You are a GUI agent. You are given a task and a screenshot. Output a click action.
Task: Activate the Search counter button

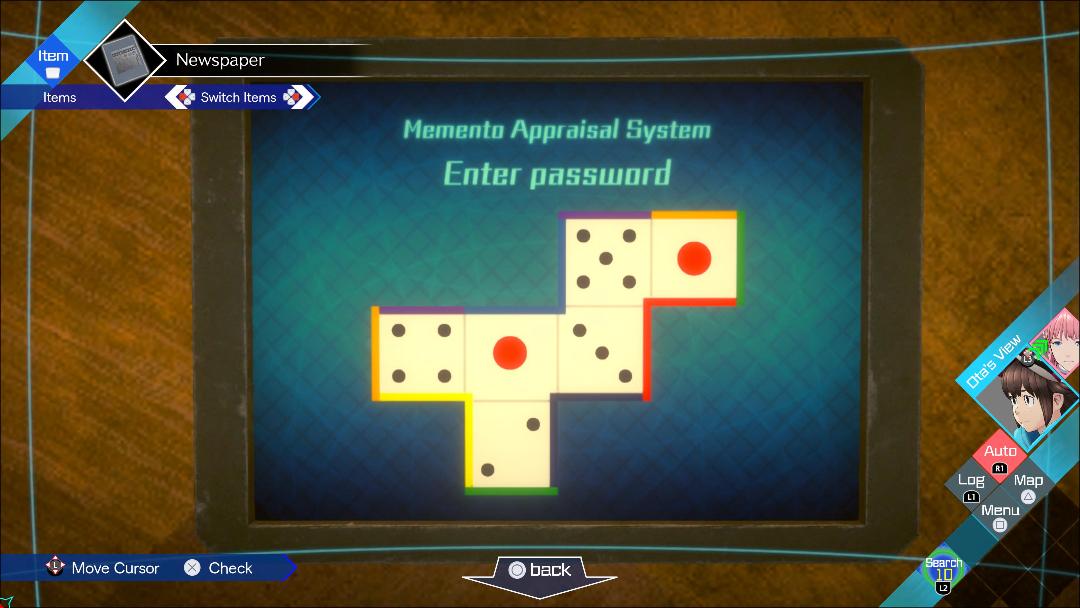point(943,571)
